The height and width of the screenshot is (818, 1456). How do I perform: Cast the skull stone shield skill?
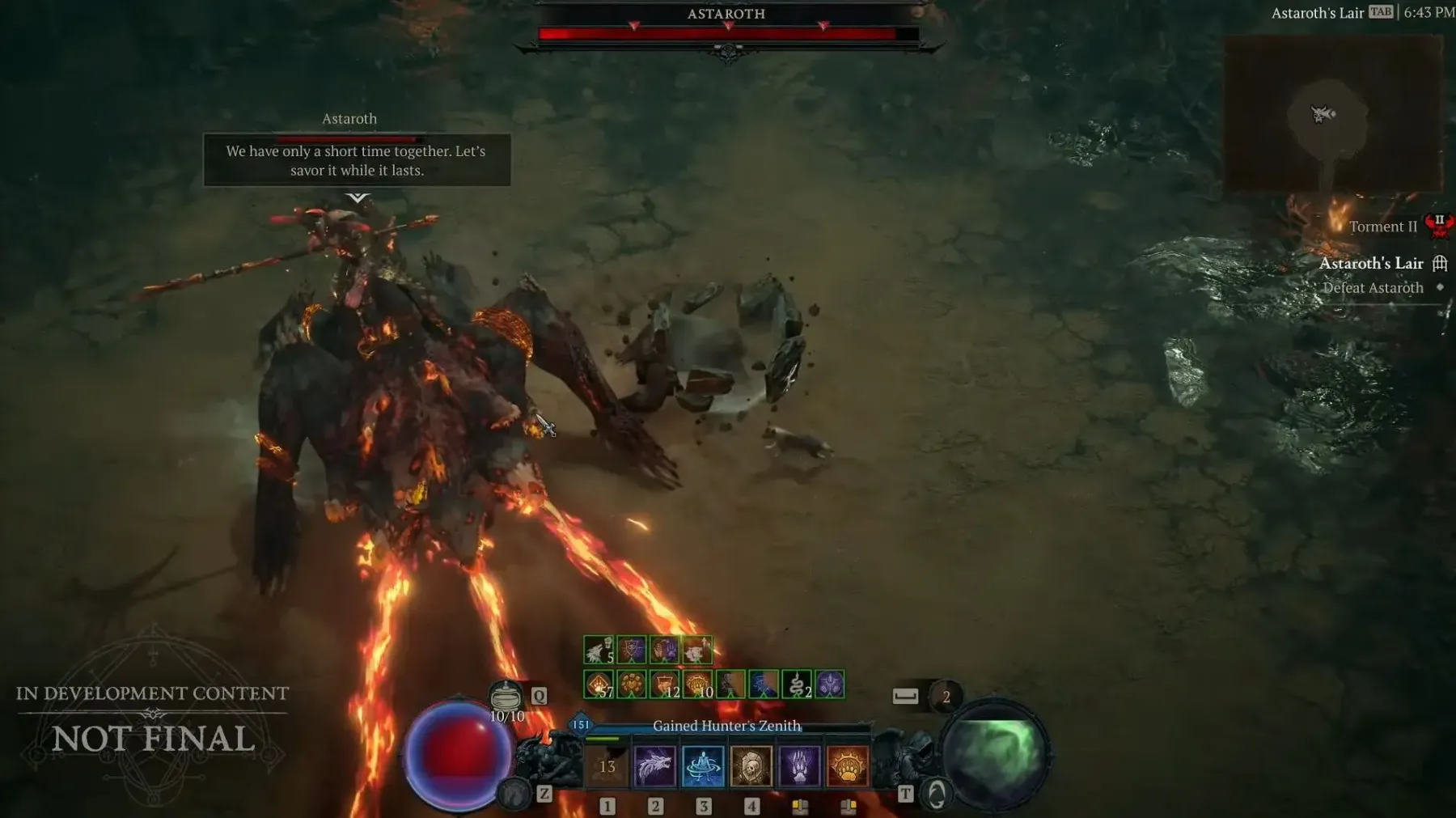click(751, 766)
